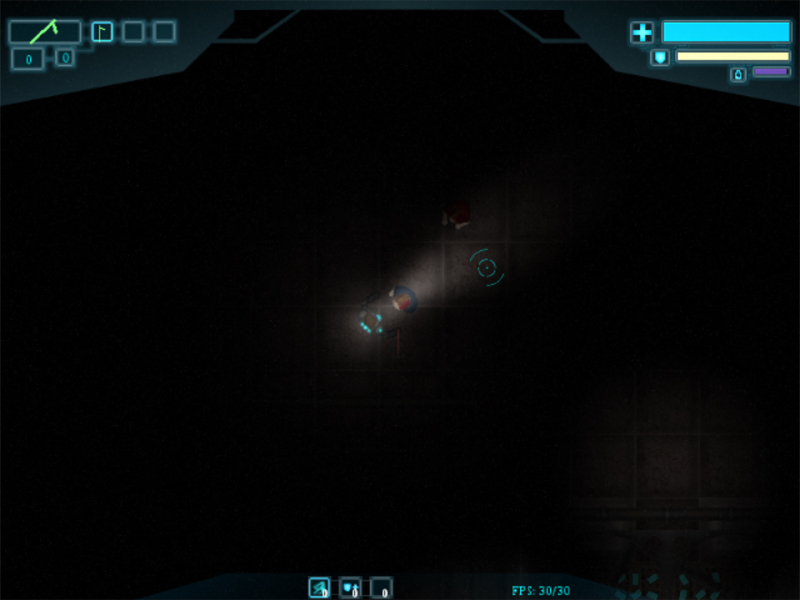Select the green weapon display slot
This screenshot has width=800, height=600.
coord(44,32)
